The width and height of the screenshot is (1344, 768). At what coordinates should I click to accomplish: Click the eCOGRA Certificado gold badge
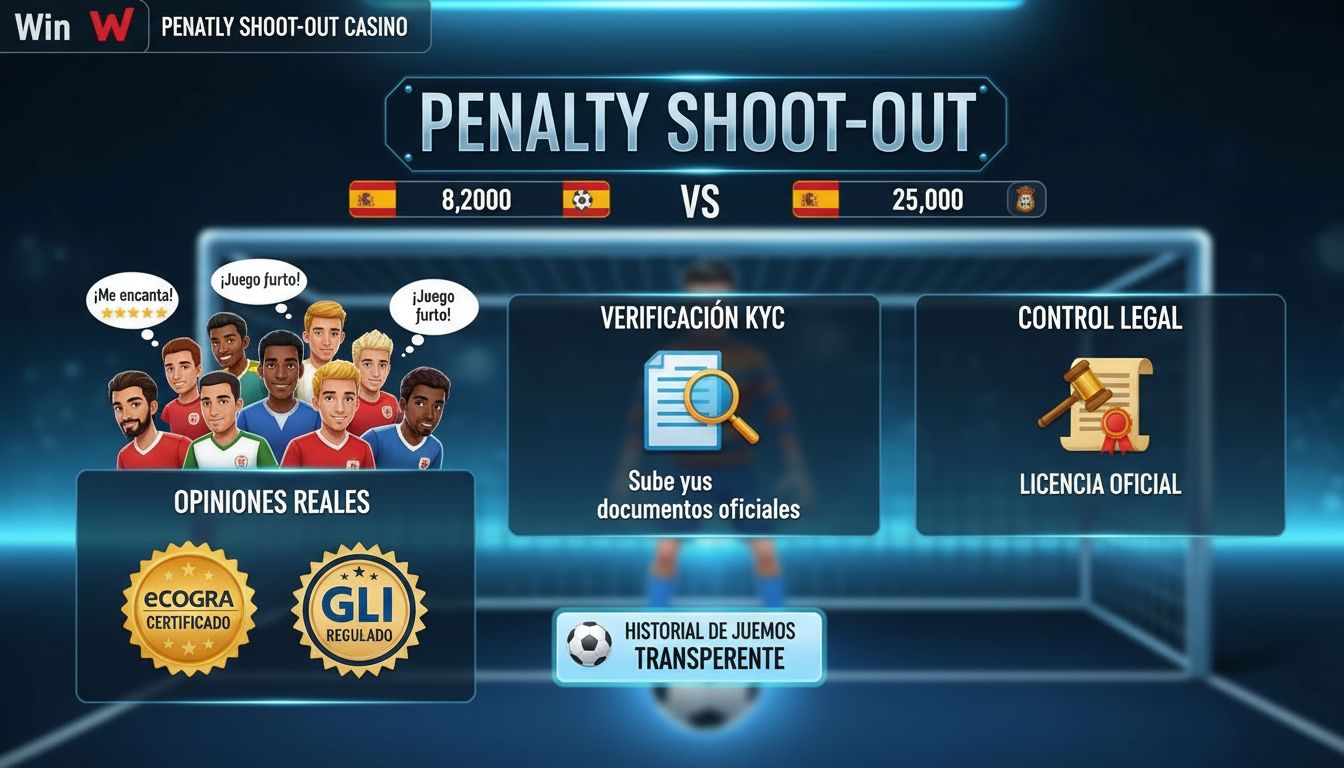click(x=189, y=609)
